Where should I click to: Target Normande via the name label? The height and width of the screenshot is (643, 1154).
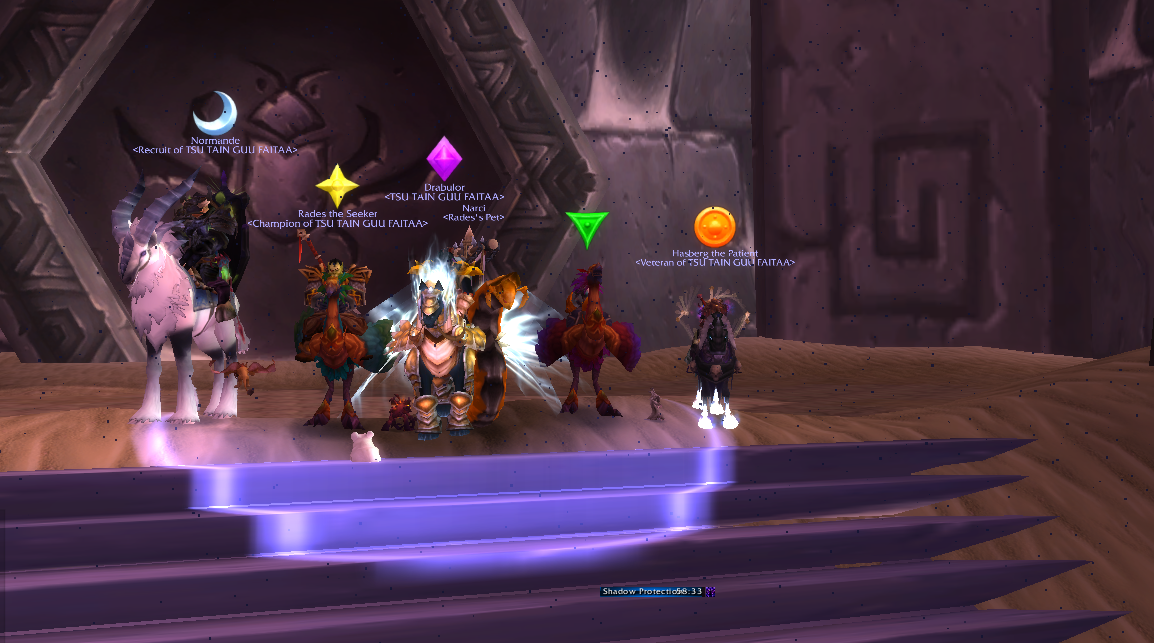[215, 141]
